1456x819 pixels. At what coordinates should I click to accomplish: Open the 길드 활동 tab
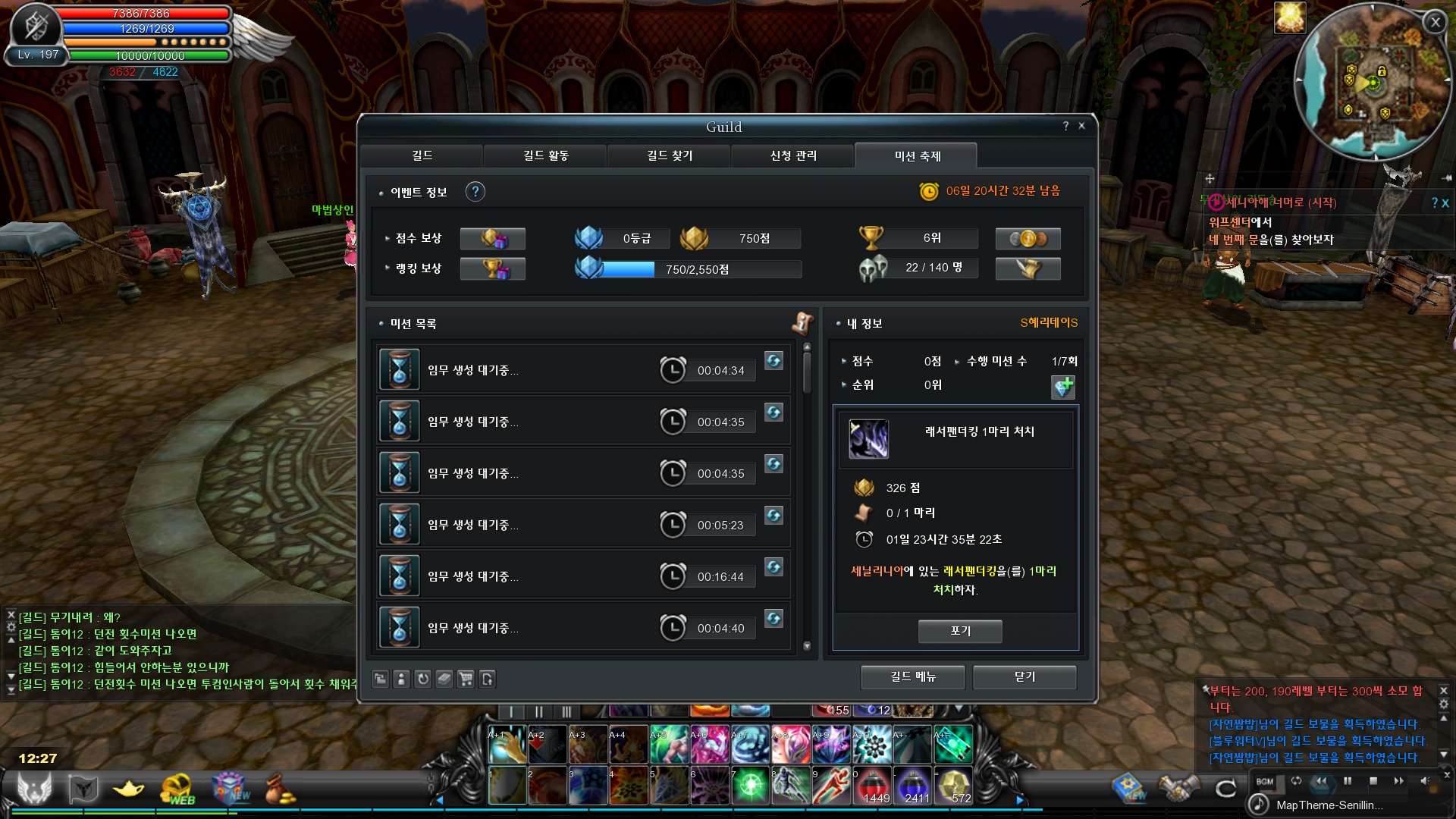[546, 155]
